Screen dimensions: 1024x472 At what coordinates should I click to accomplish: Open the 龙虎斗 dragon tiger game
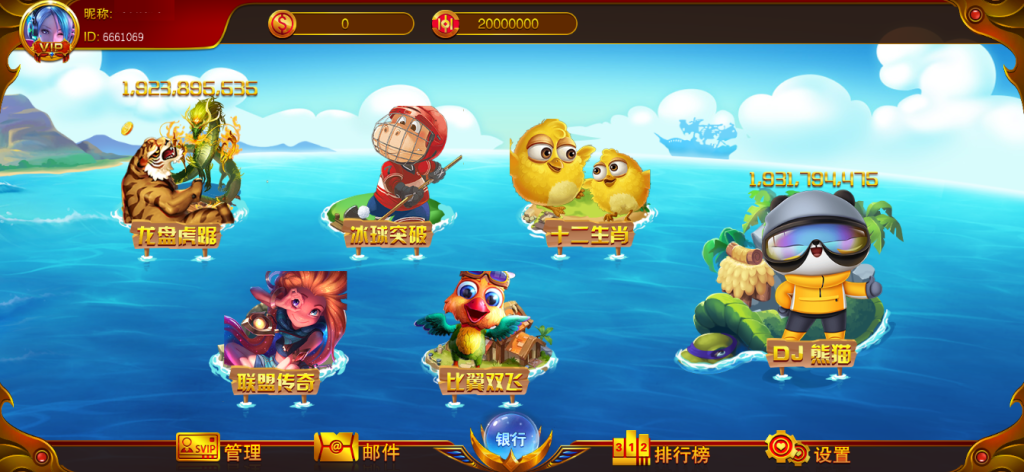[180, 175]
